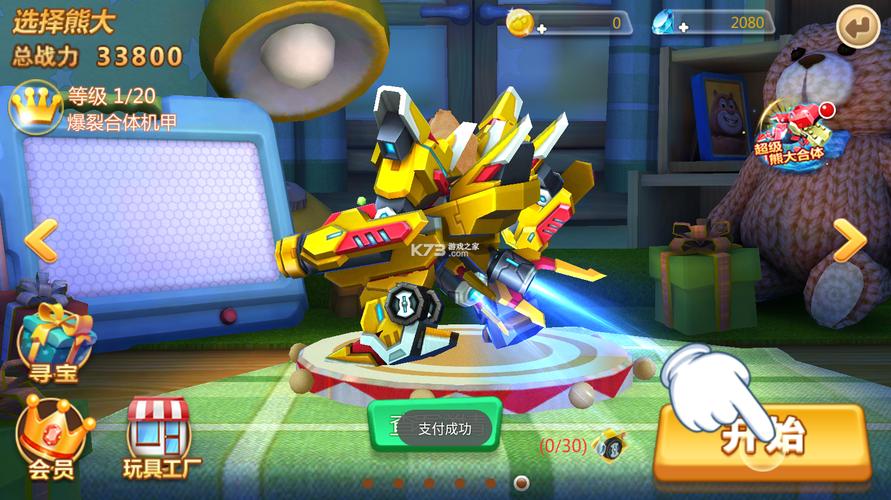The image size is (891, 500).
Task: Go back using the return arrow button
Action: [x=858, y=24]
